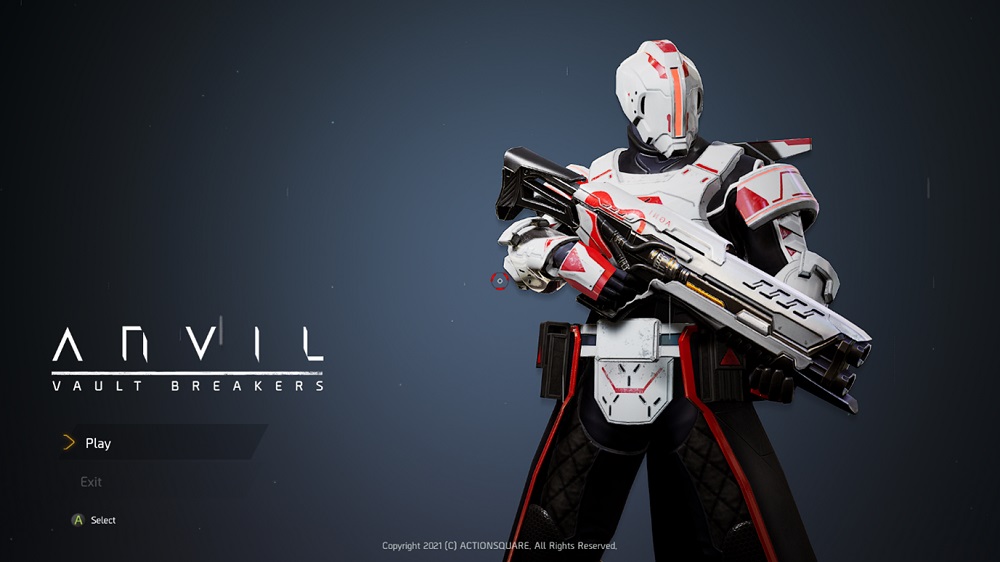Select Play on the main menu
The image size is (1000, 562).
(x=98, y=443)
